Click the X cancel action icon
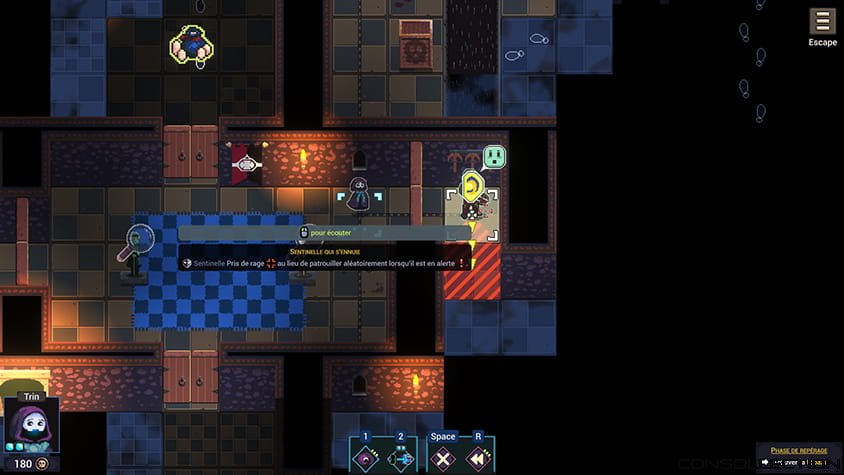 click(443, 458)
